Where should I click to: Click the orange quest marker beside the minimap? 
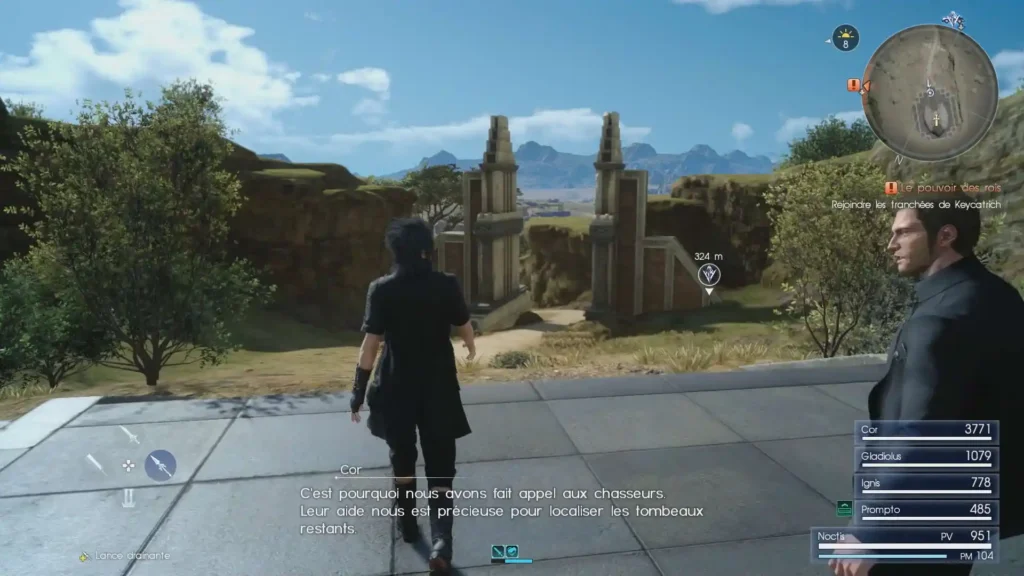854,86
